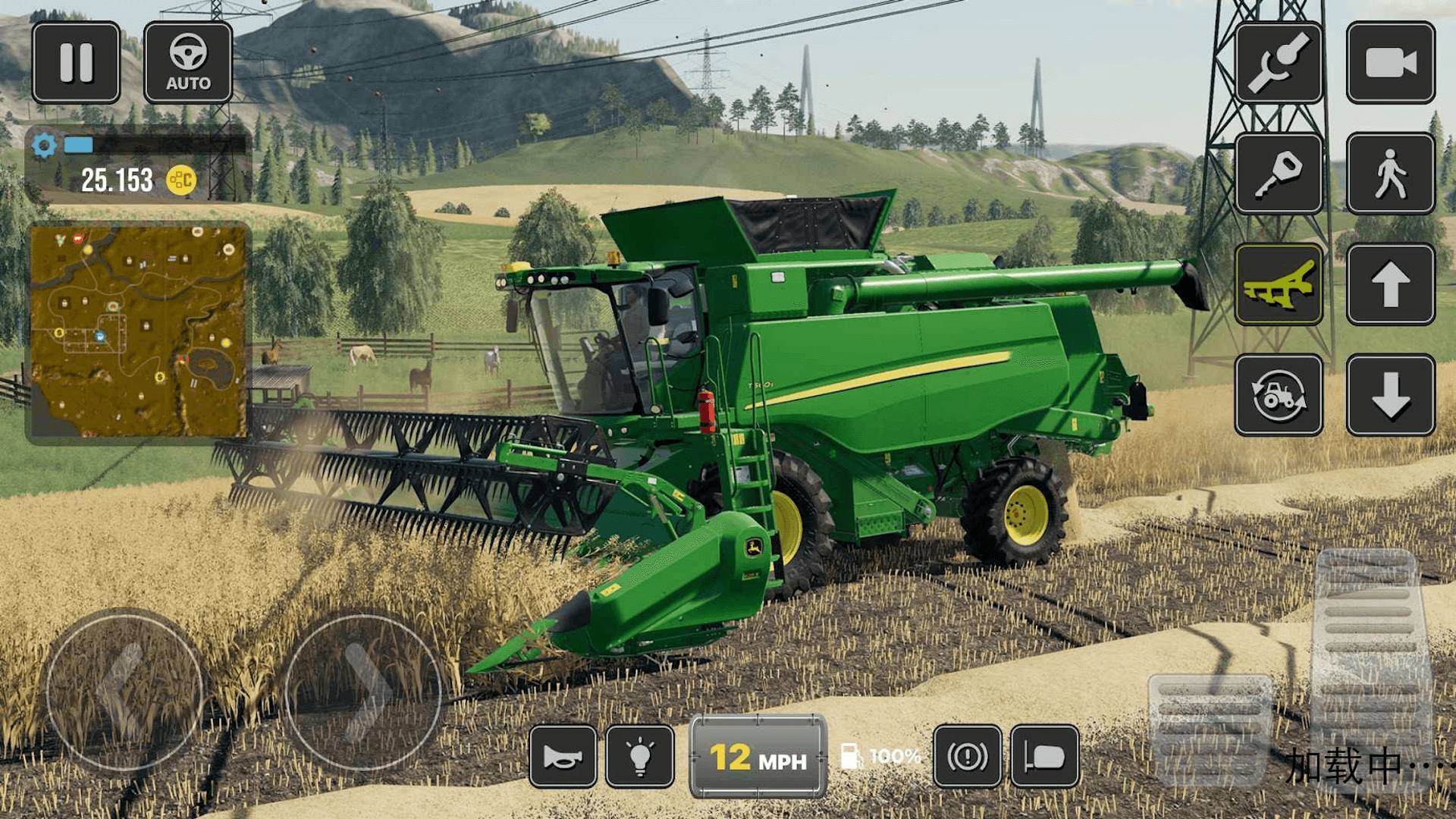
Task: Click the up arrow button
Action: pyautogui.click(x=1390, y=284)
